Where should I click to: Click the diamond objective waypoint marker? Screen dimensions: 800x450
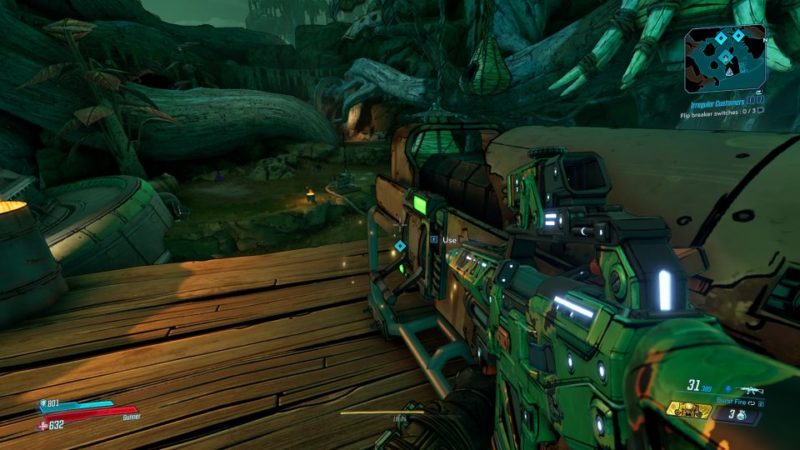tap(400, 245)
